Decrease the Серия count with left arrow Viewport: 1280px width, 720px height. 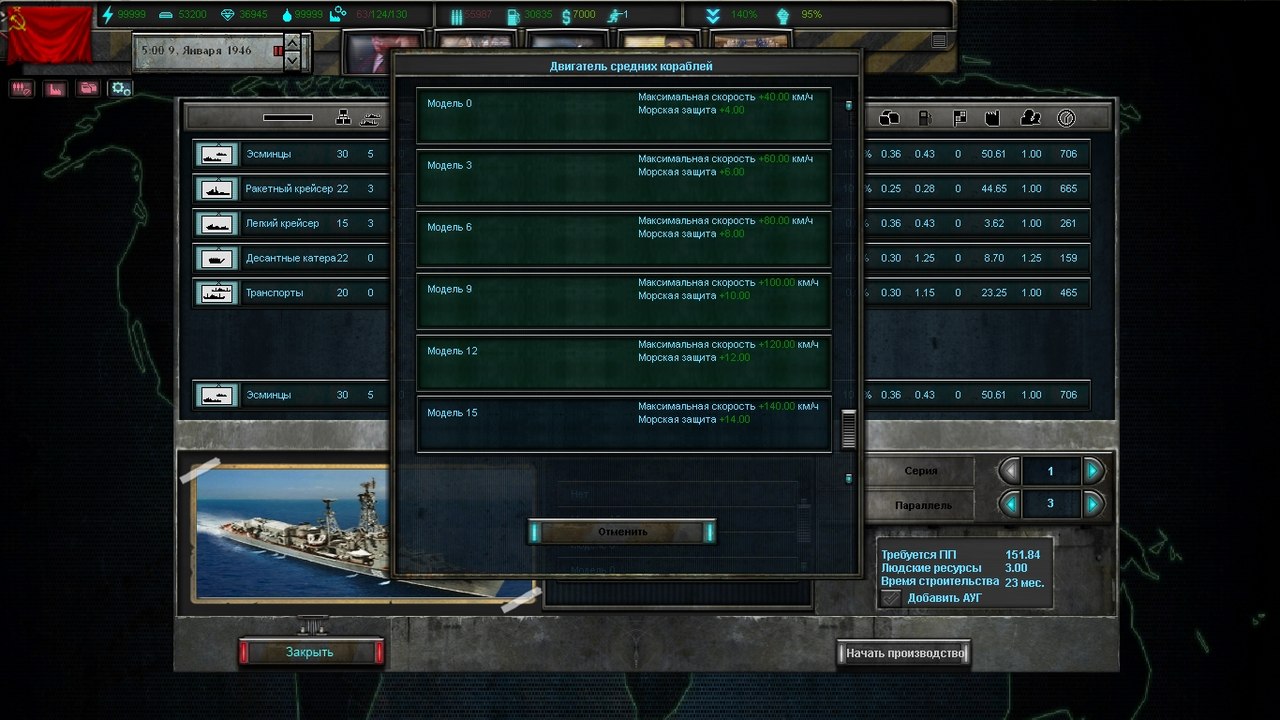pyautogui.click(x=1010, y=471)
